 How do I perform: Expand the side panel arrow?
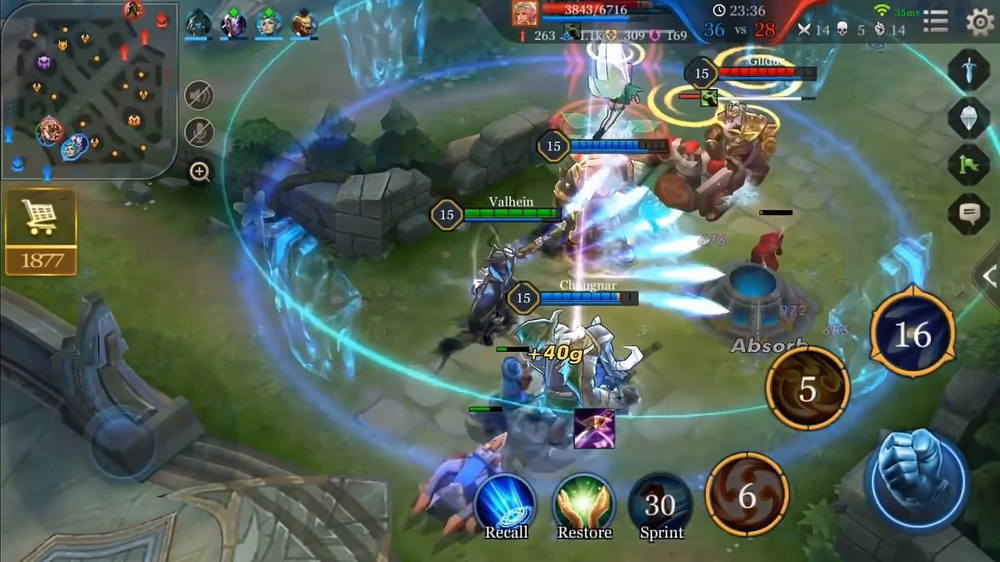point(988,276)
